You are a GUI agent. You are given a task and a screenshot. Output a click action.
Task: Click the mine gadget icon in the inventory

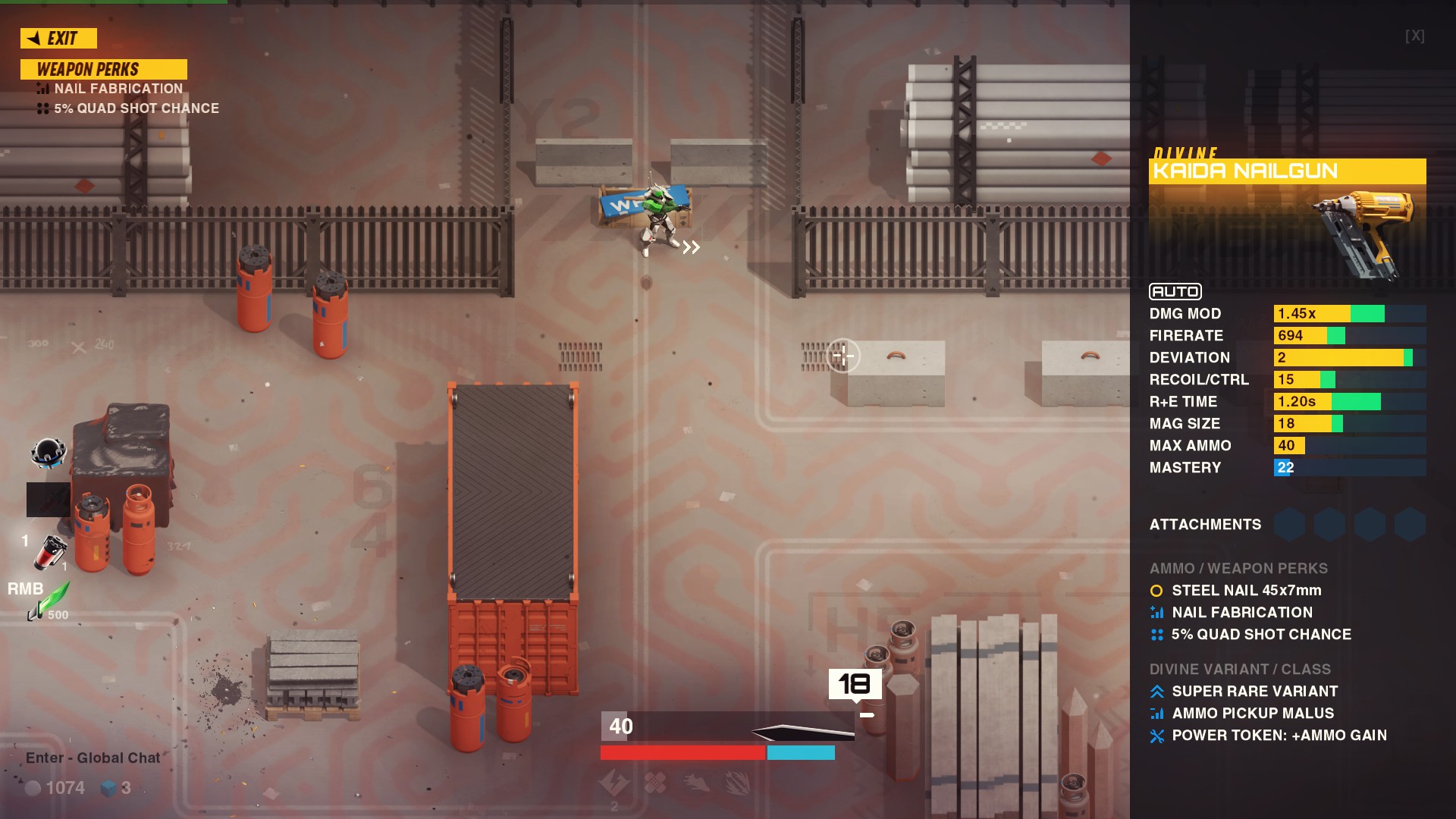point(47,453)
